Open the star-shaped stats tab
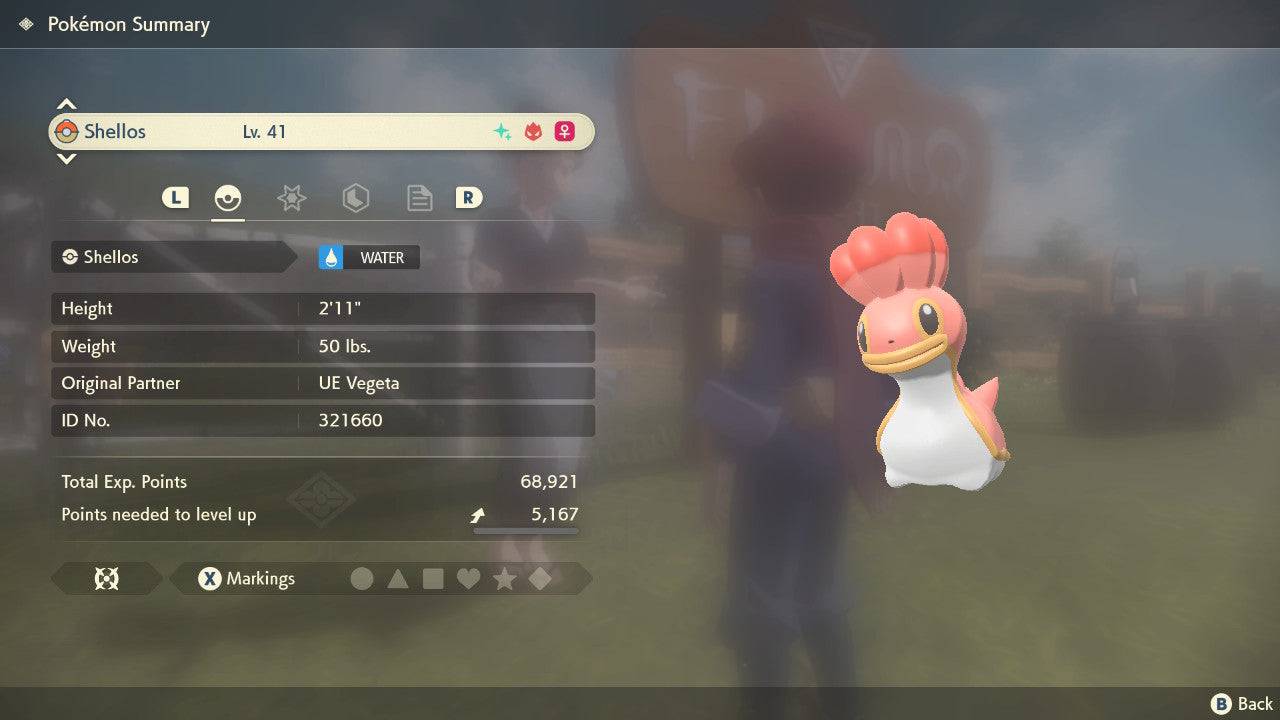1280x720 pixels. coord(291,198)
